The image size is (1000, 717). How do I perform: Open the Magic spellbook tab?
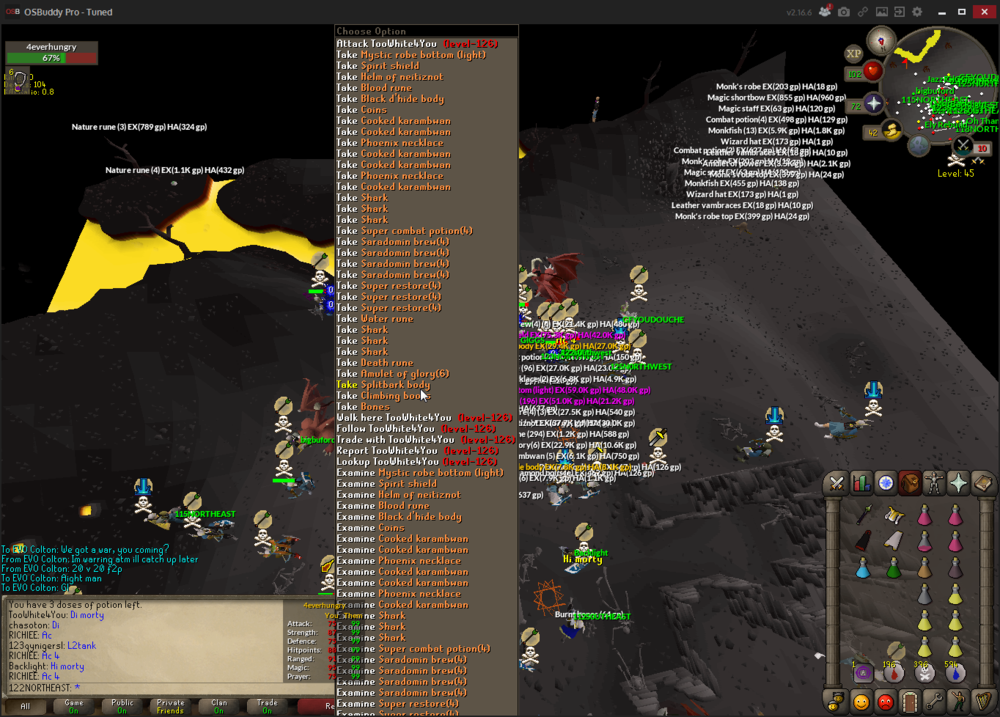982,484
